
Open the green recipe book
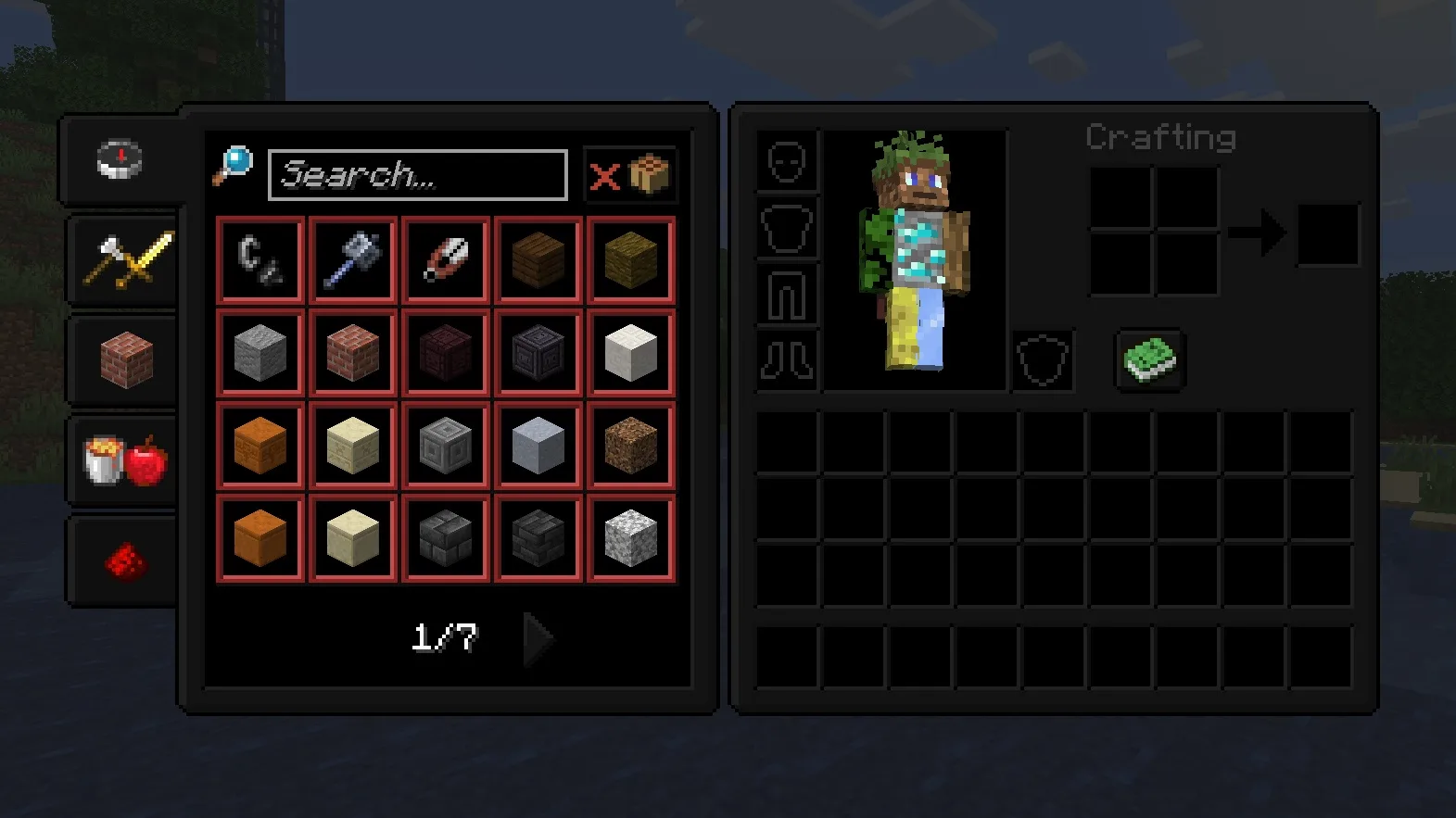(x=1147, y=360)
